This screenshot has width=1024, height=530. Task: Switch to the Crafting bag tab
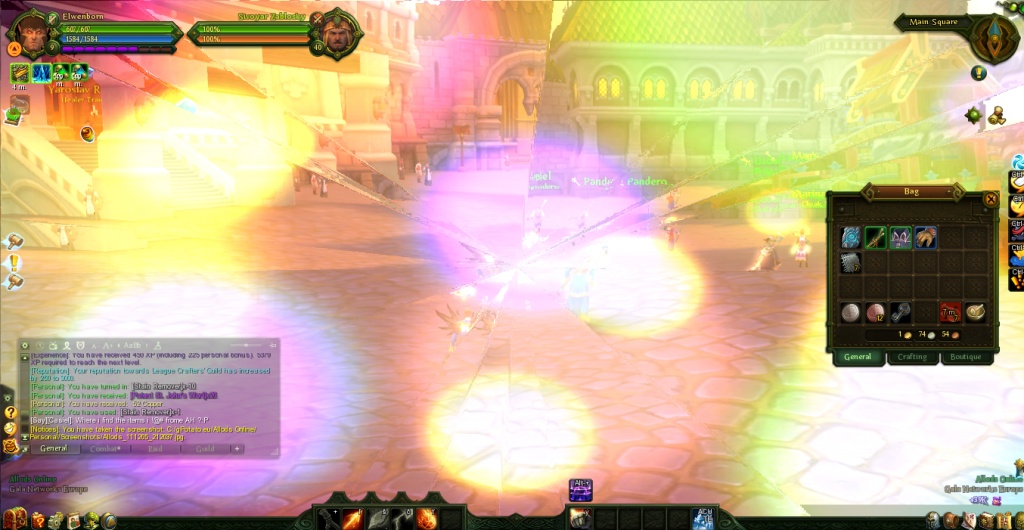coord(912,357)
